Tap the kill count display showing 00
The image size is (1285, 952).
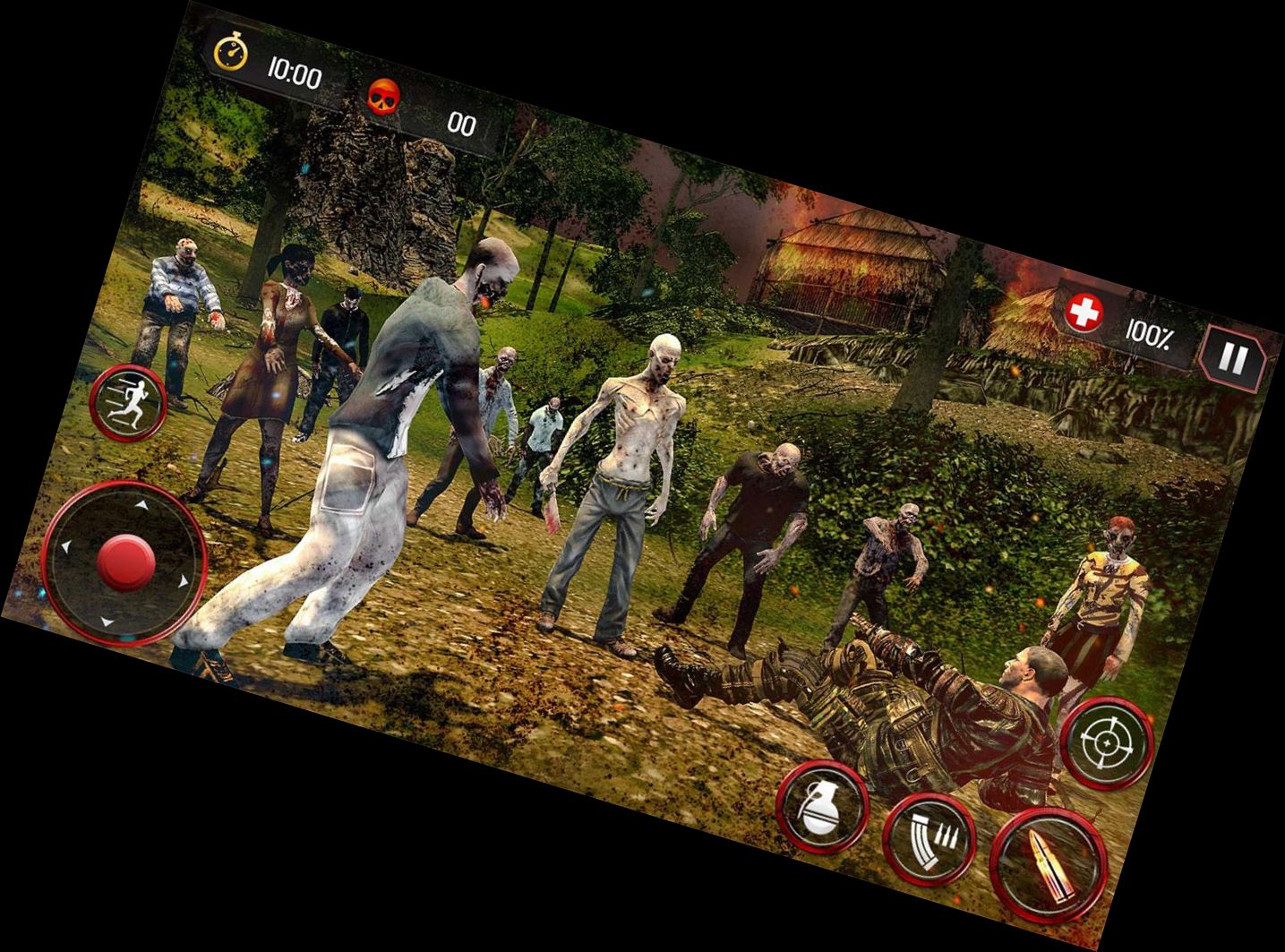tap(462, 125)
